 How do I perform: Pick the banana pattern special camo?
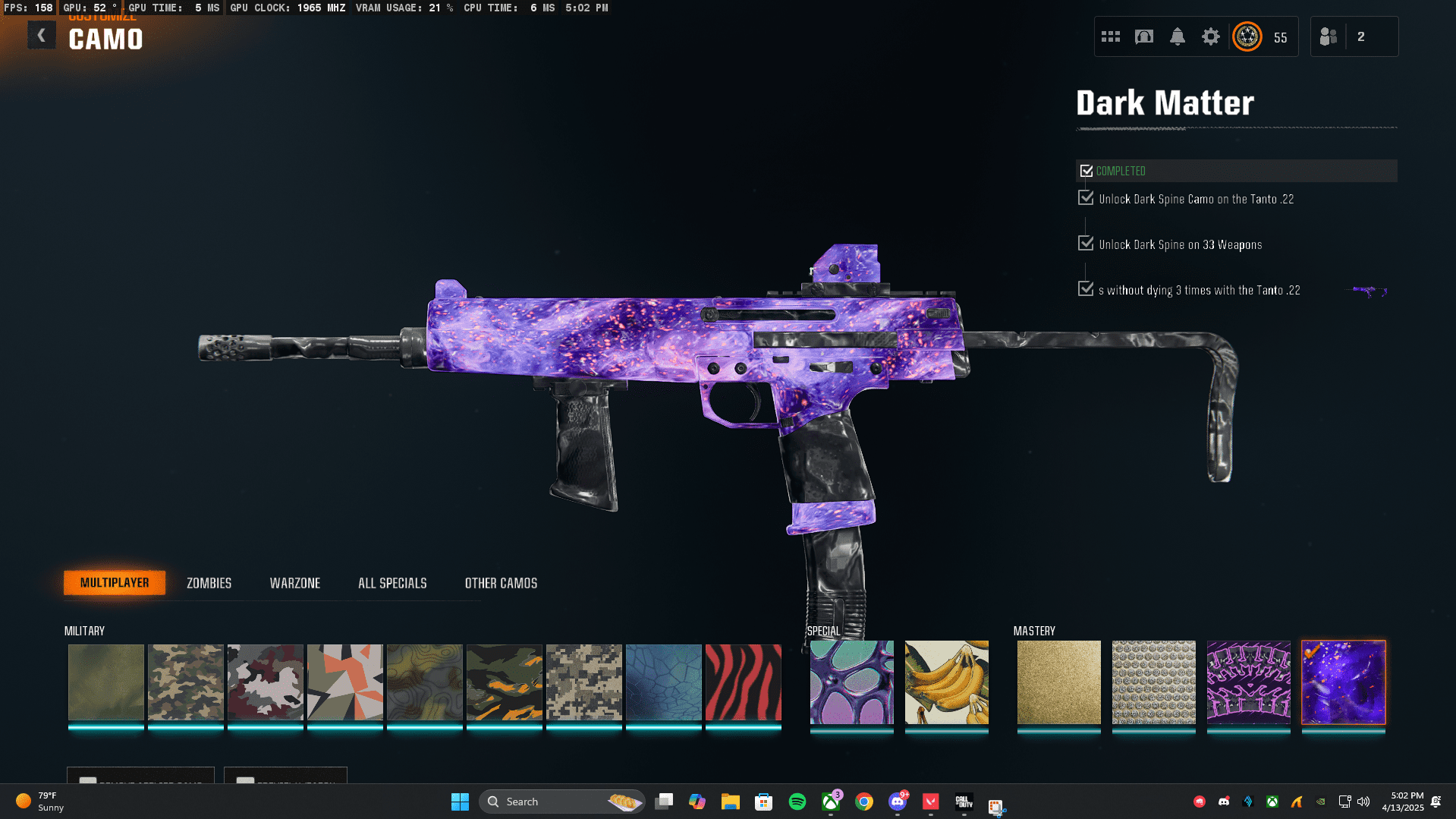click(946, 682)
